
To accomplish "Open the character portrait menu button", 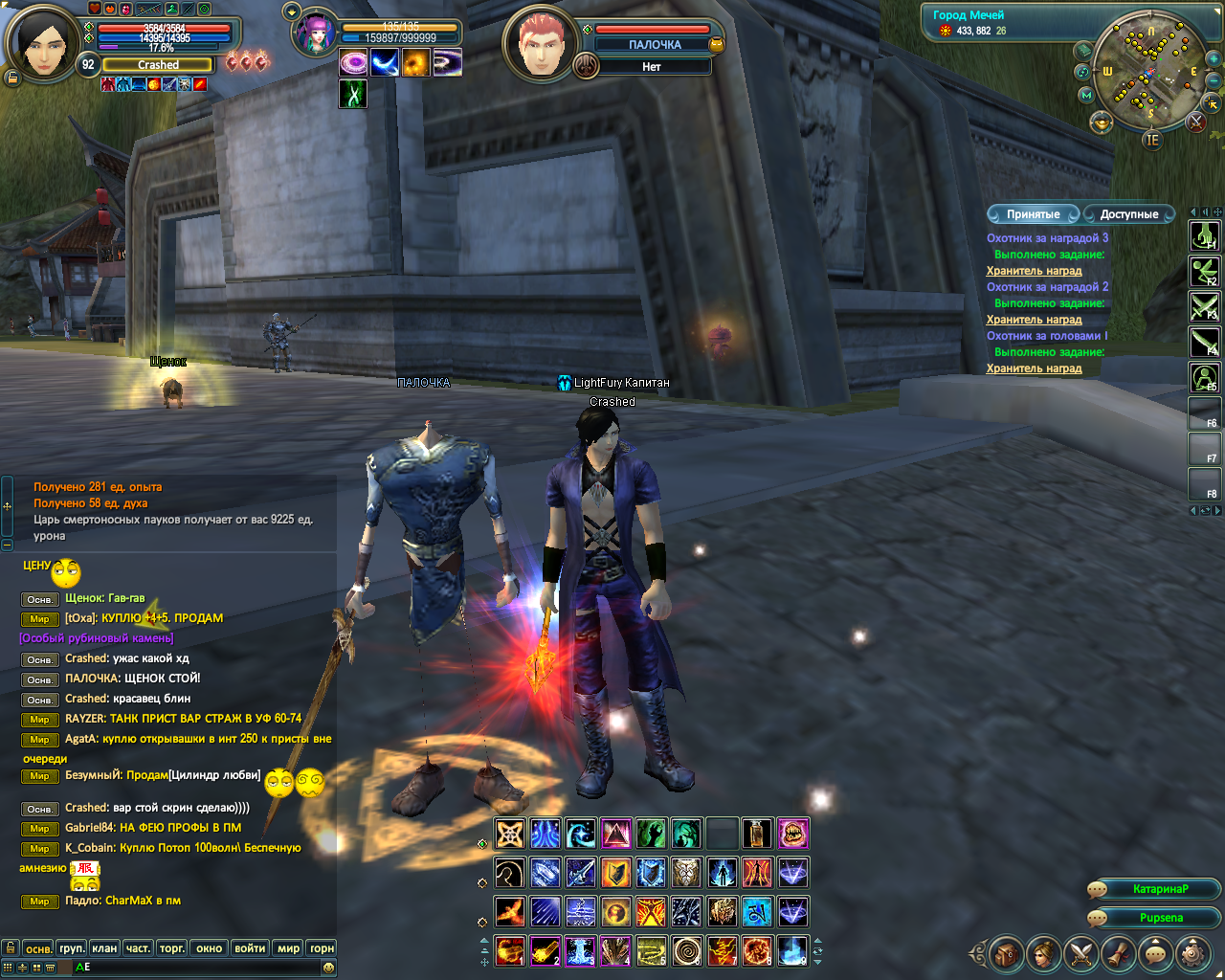I will coord(1043,953).
